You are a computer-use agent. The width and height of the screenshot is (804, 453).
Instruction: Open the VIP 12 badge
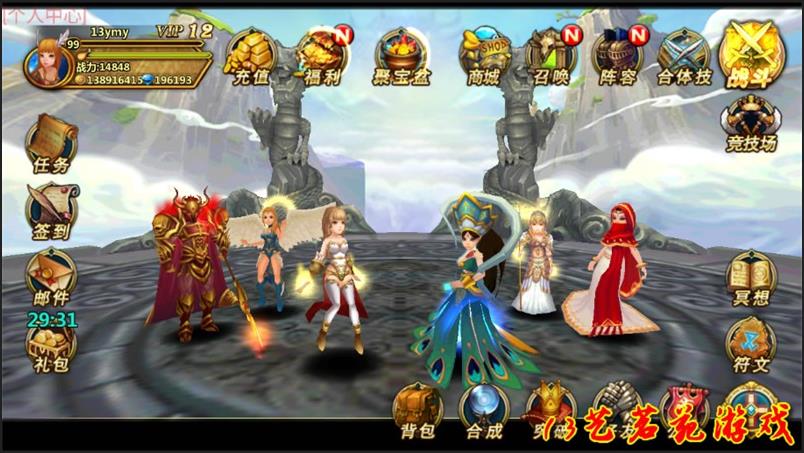tap(185, 31)
